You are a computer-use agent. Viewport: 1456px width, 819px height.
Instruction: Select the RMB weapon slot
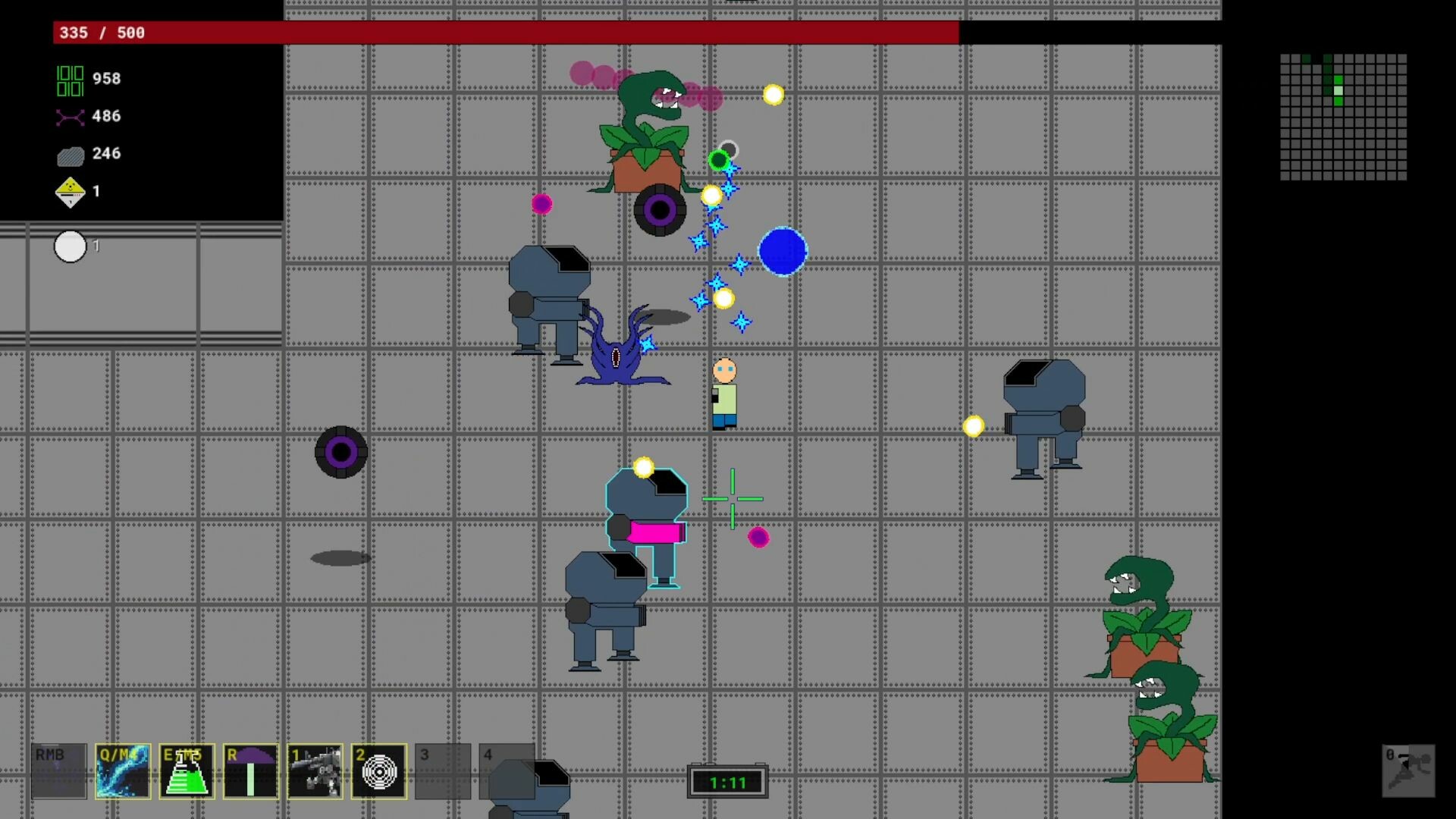[x=57, y=771]
